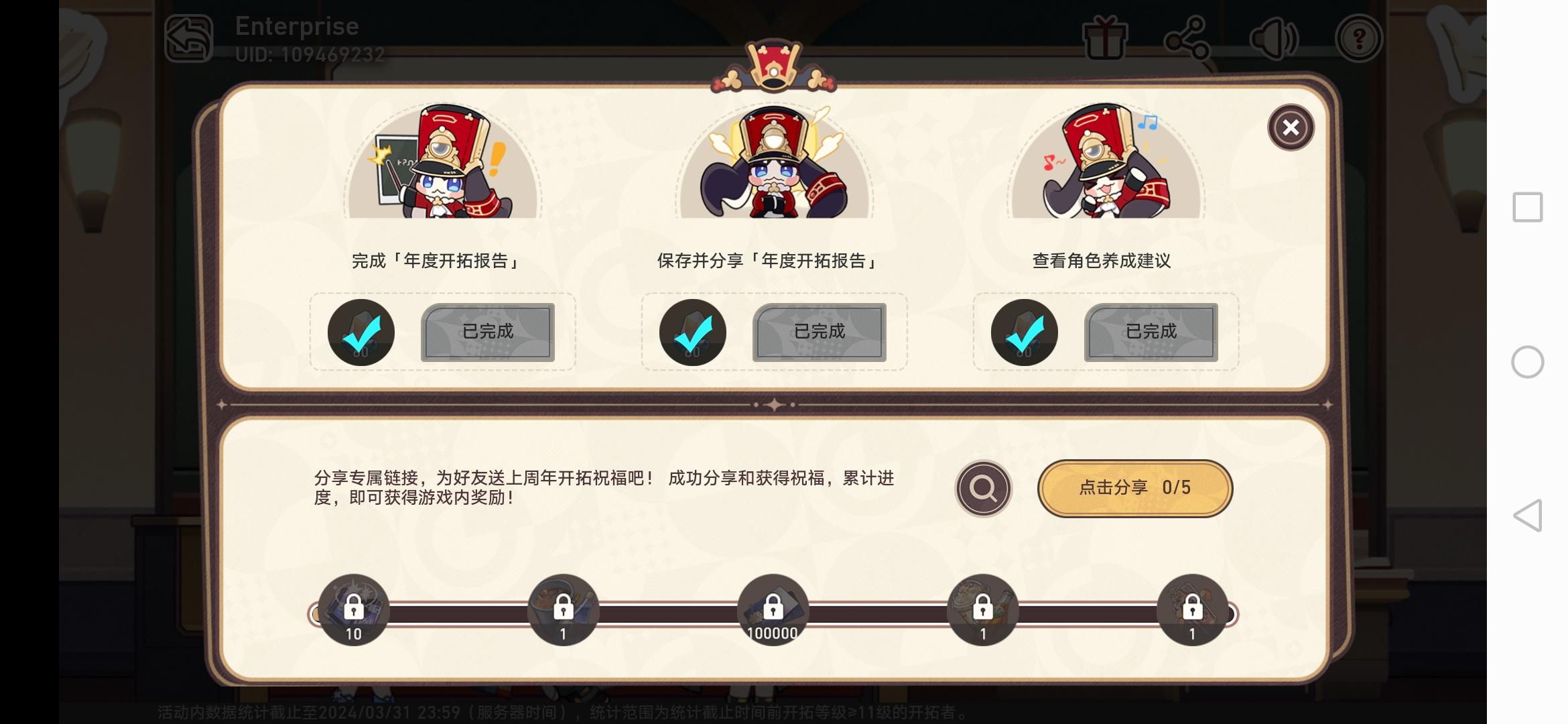
Task: Tap the Android recent apps square button
Action: (x=1527, y=207)
